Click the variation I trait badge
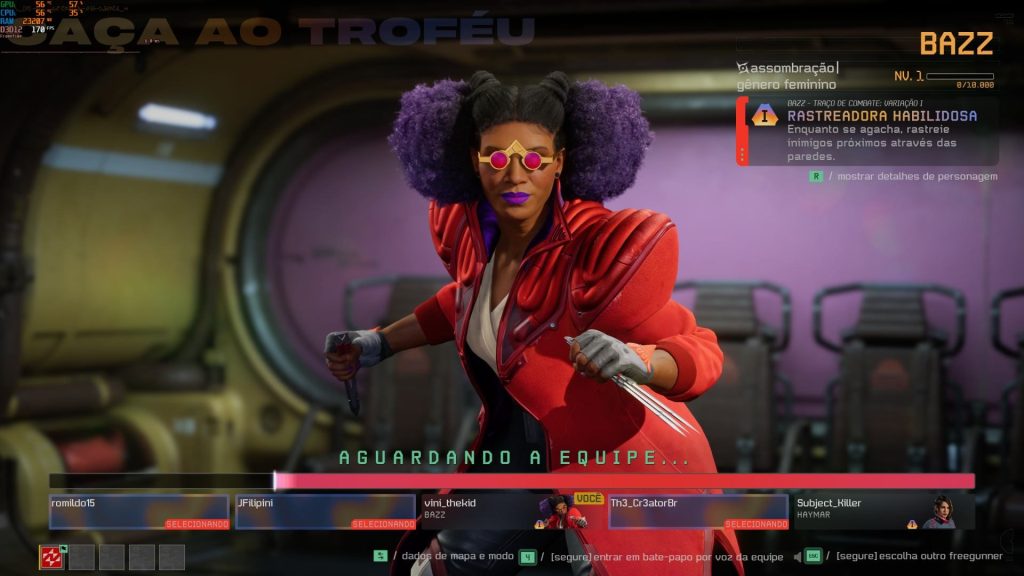 coord(766,116)
